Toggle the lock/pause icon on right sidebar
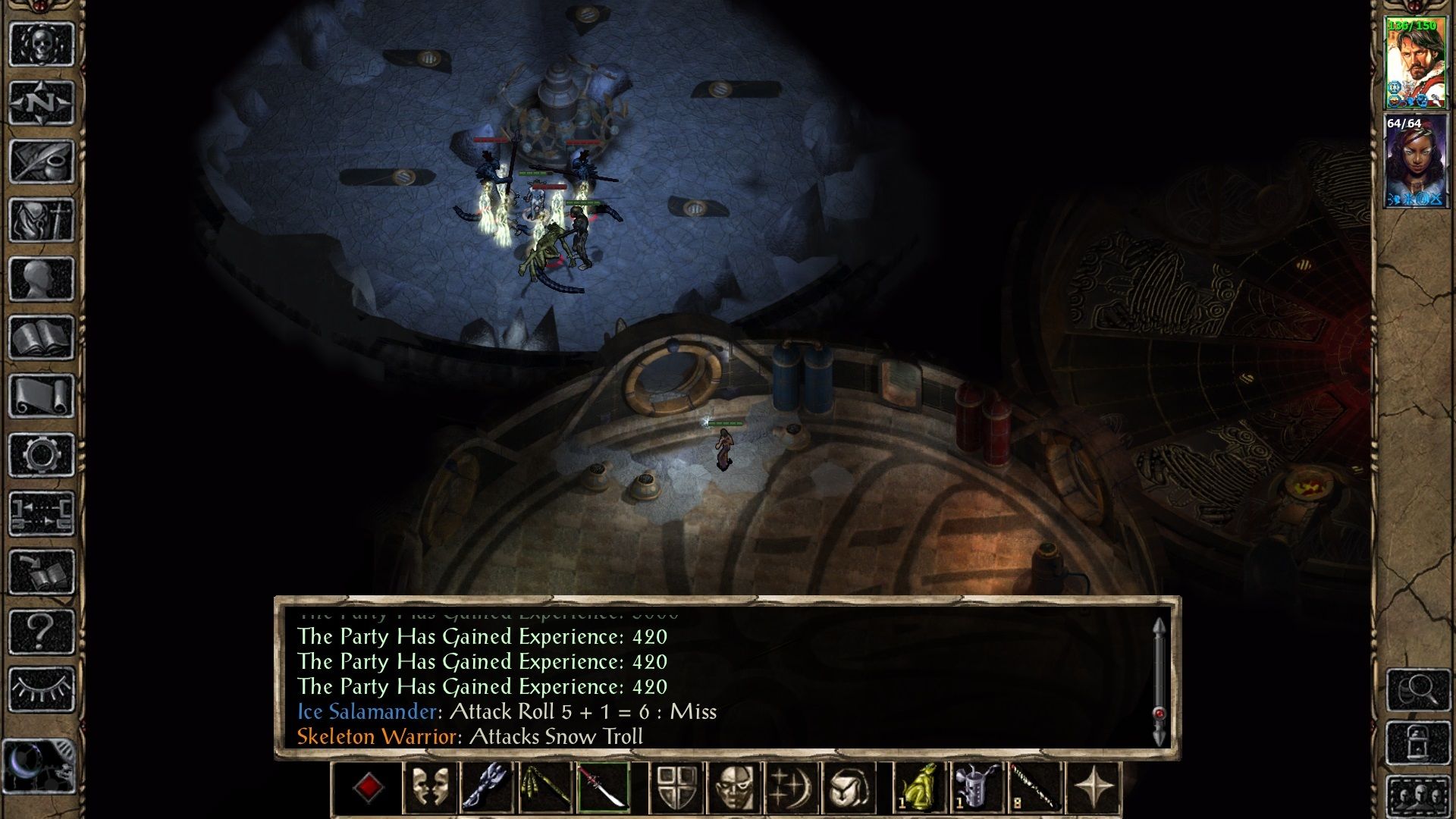 (1419, 742)
